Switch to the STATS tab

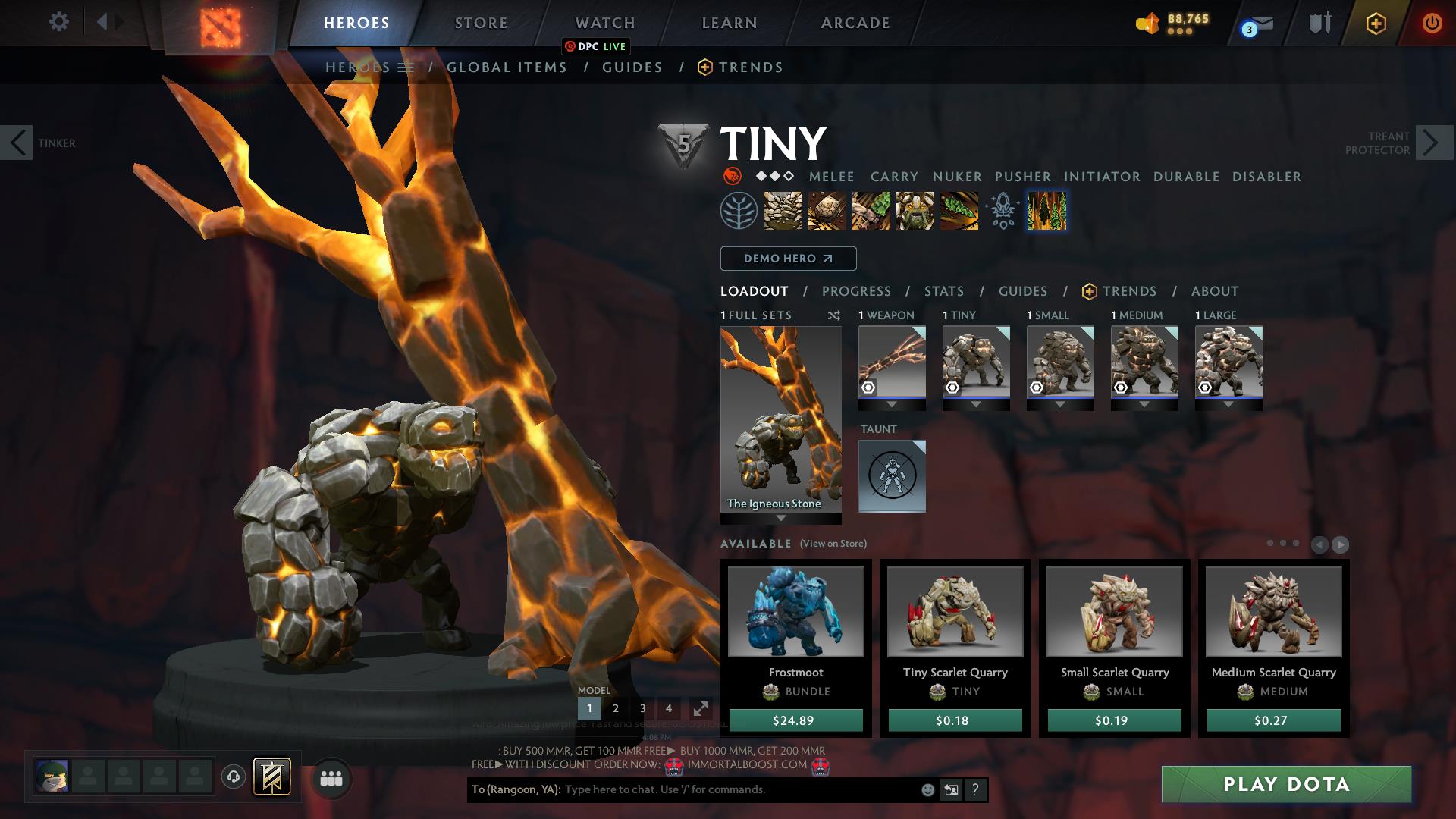point(943,290)
